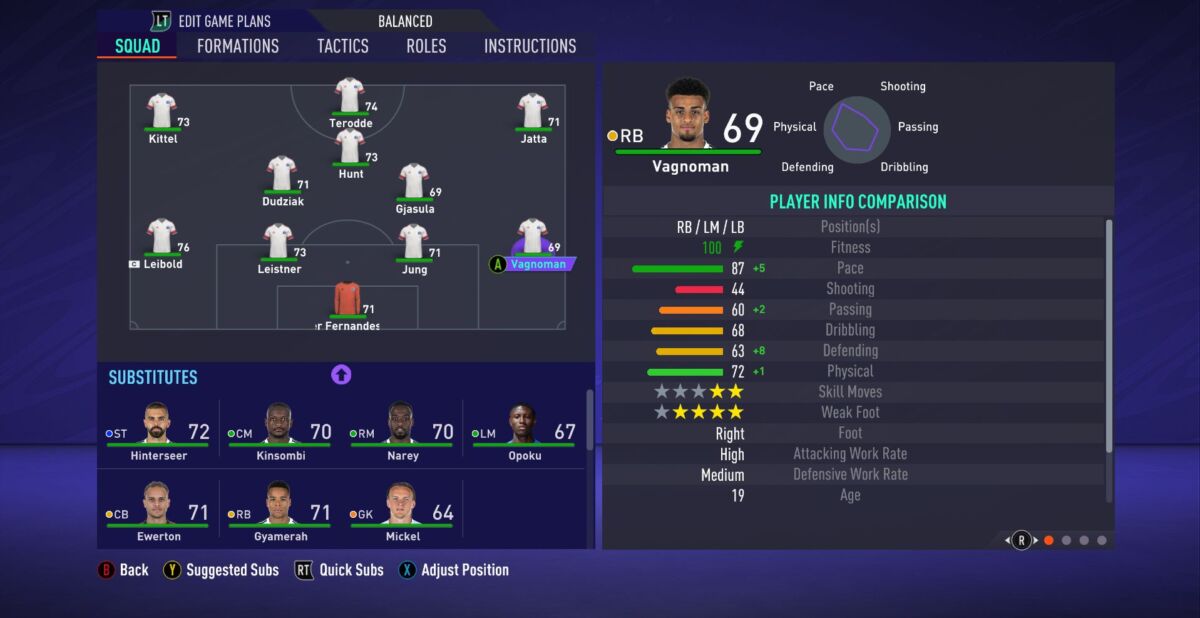
Task: Select substitute Hinterseer
Action: 158,430
